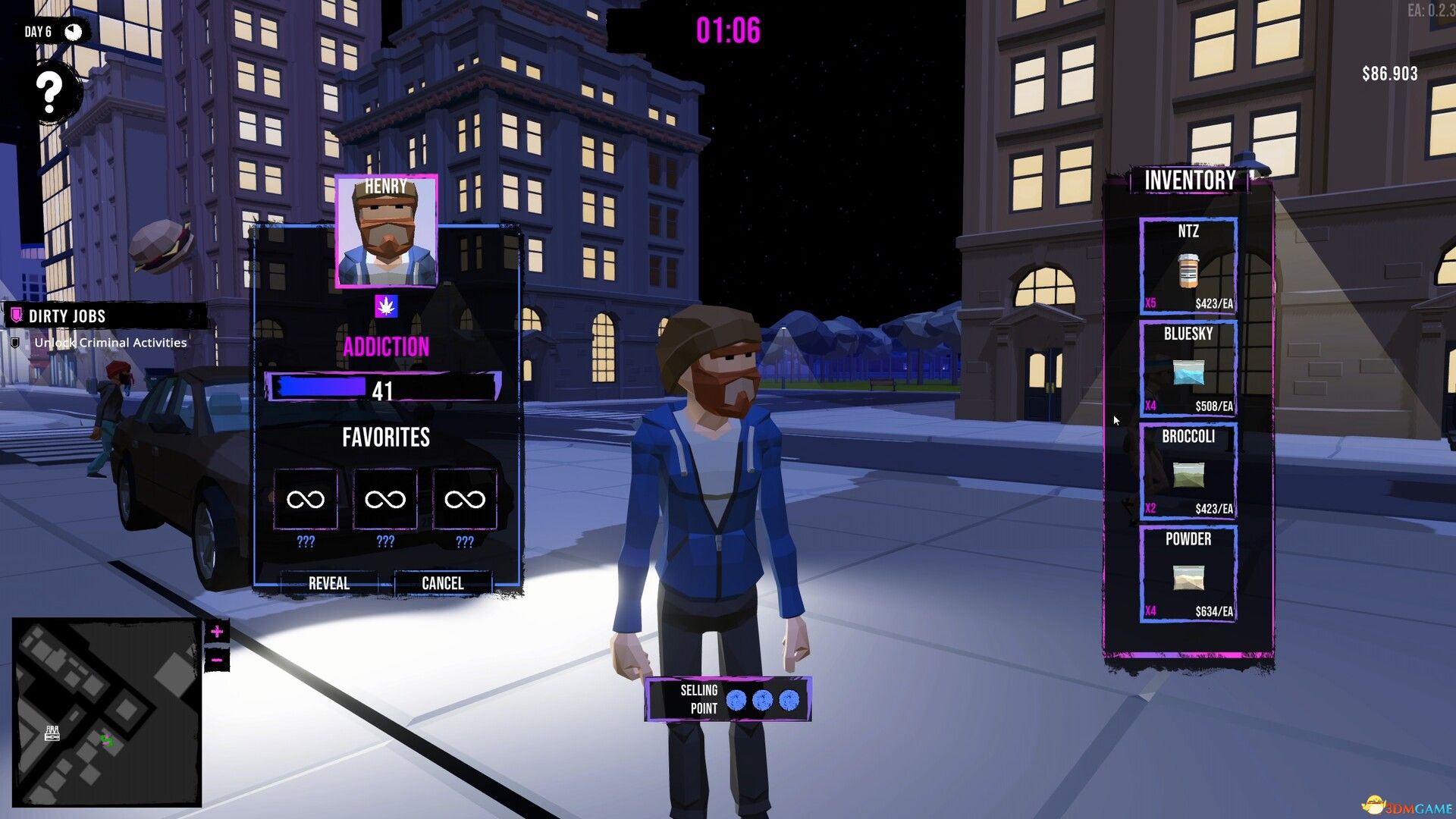Expand the first favorites infinity slot
The width and height of the screenshot is (1456, 819).
[306, 499]
